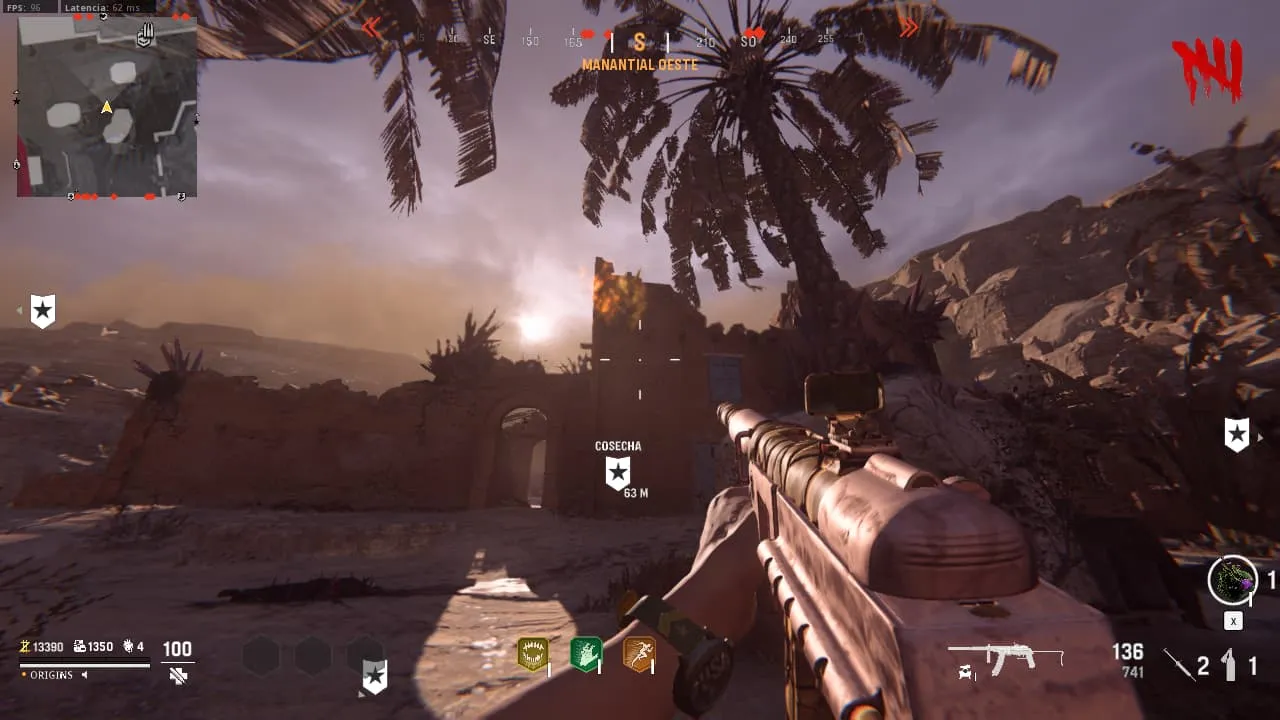
Task: Click the Origins label under the points
Action: tap(51, 675)
